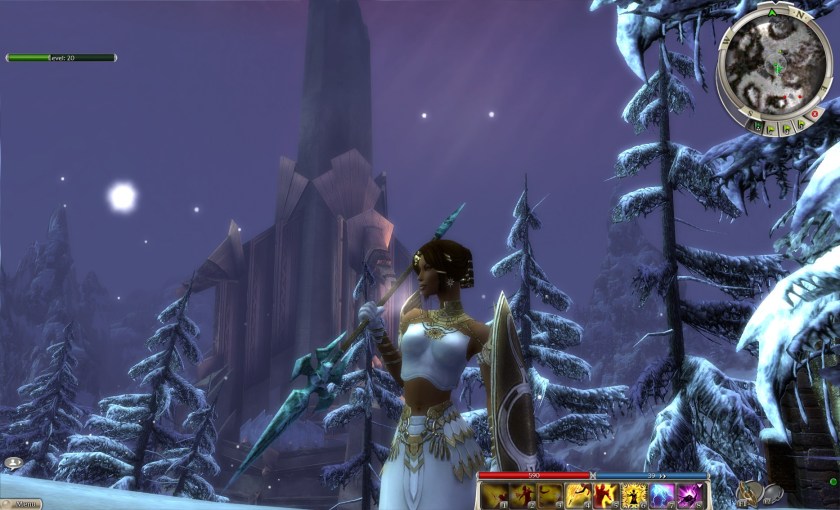The image size is (840, 510).
Task: Use the purple skill in slot 8
Action: (690, 495)
